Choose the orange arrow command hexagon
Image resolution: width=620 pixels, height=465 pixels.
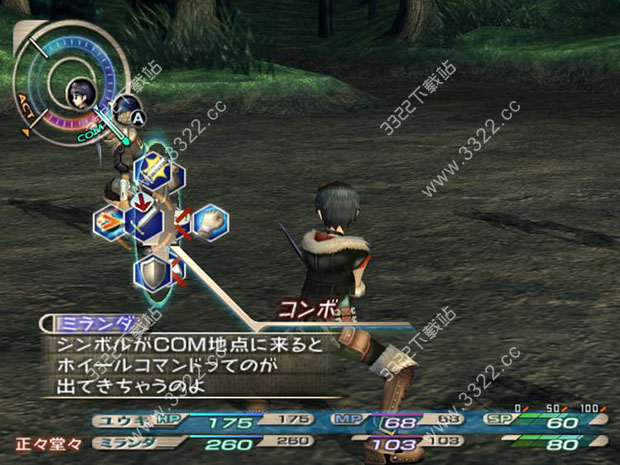pos(108,223)
